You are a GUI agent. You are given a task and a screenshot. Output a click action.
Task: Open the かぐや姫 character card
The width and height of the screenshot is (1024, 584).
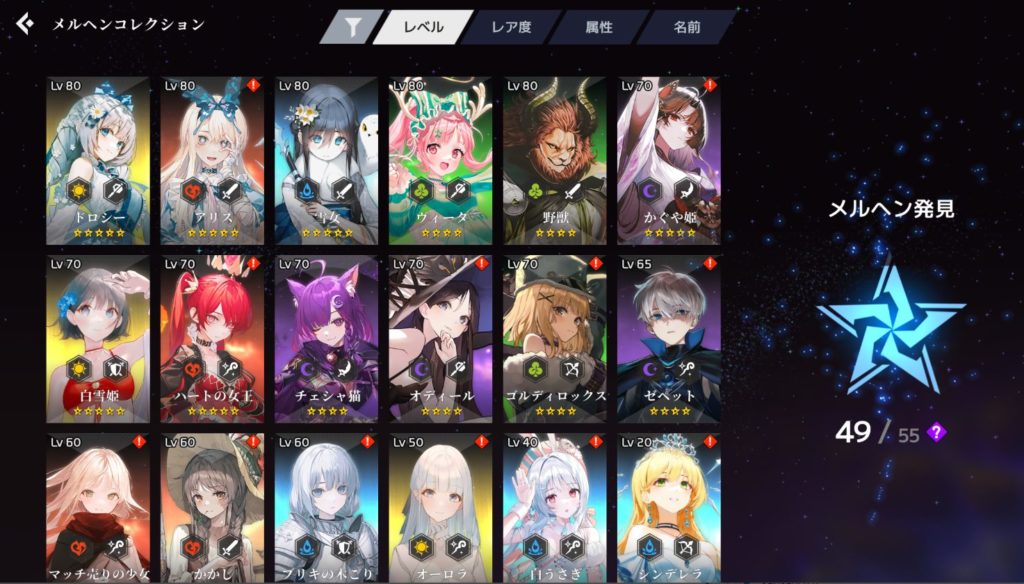(669, 160)
